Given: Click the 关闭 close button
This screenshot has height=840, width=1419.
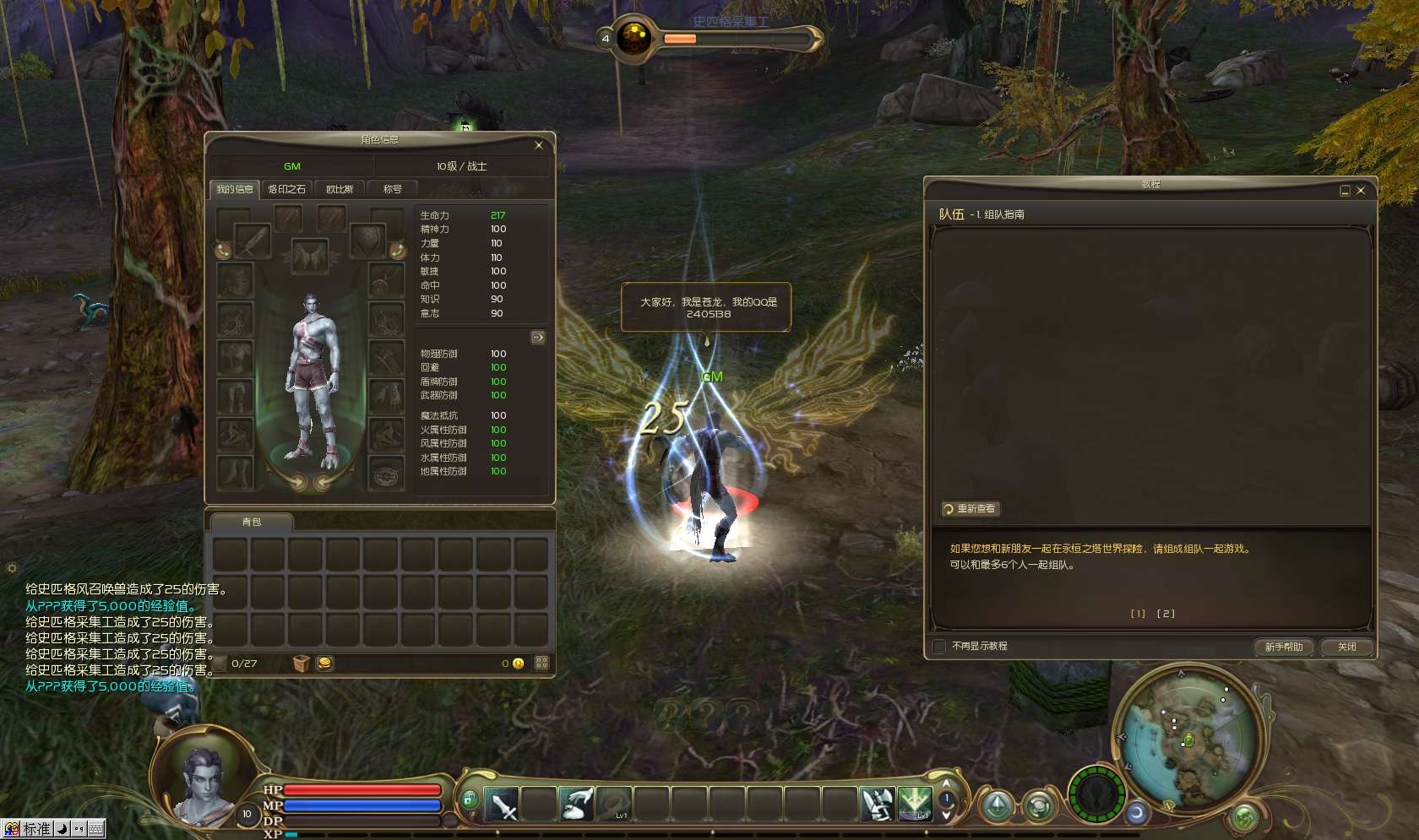Looking at the screenshot, I should [1346, 647].
